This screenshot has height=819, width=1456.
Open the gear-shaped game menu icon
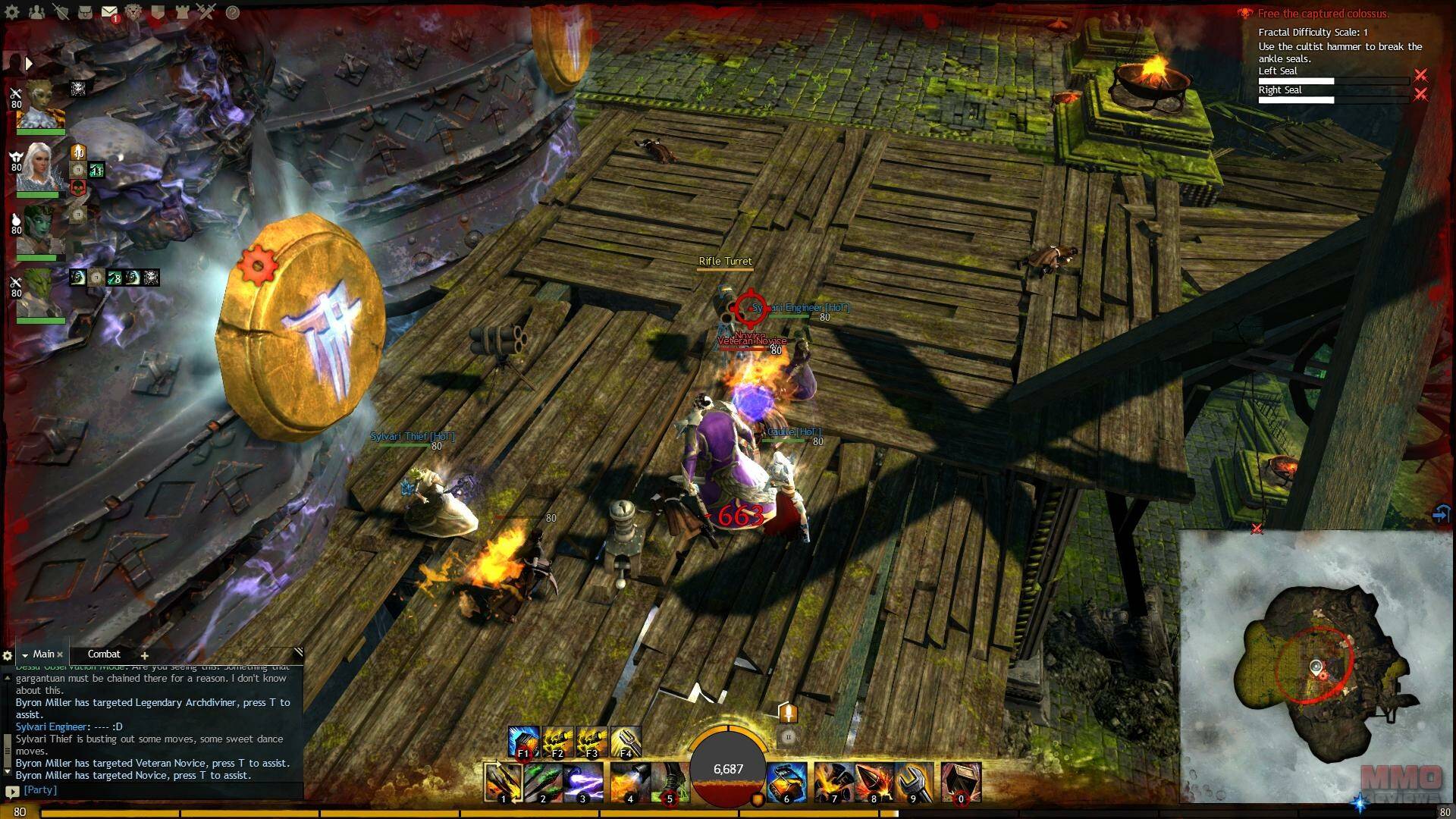(12, 12)
